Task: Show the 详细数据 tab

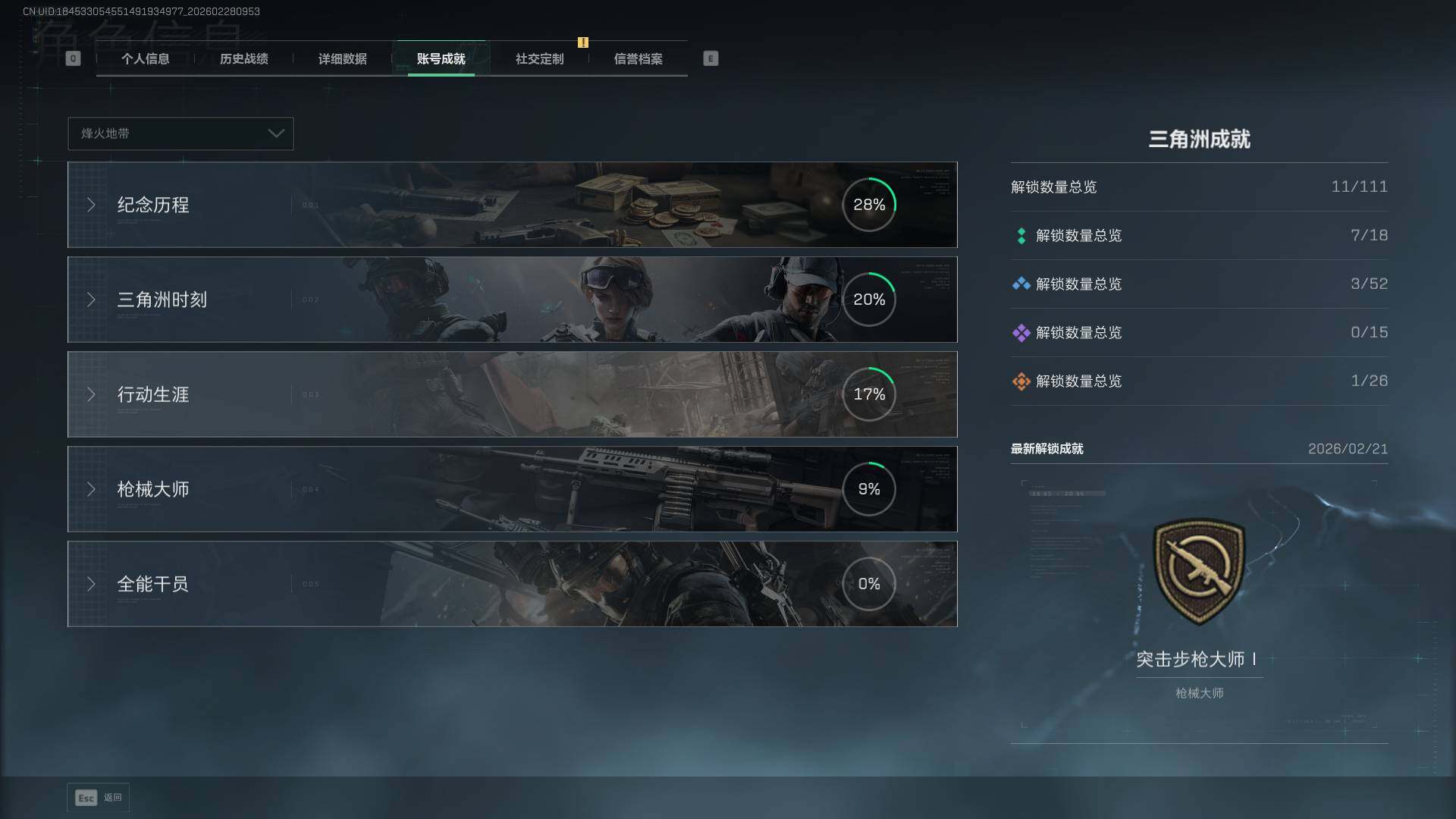Action: [342, 59]
